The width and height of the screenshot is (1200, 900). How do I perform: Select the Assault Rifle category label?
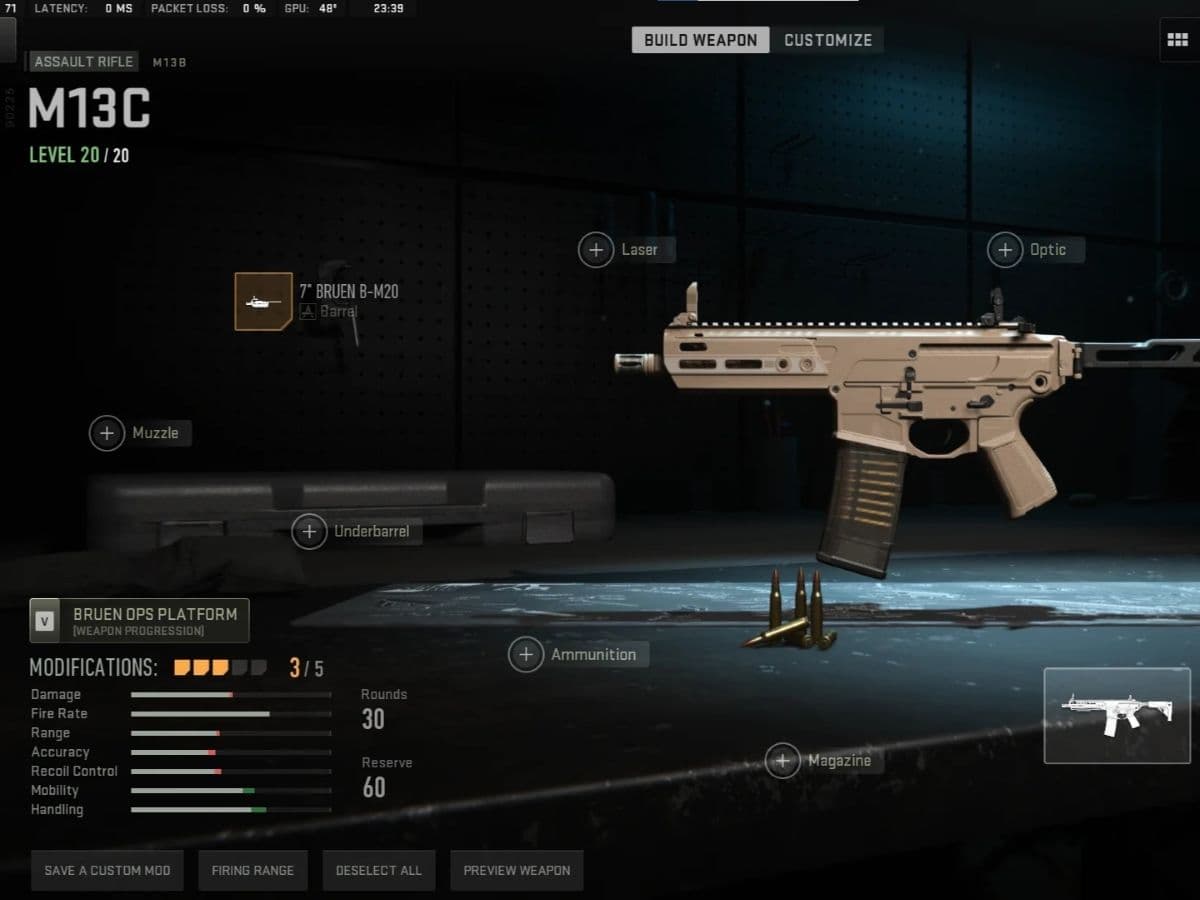pos(83,62)
